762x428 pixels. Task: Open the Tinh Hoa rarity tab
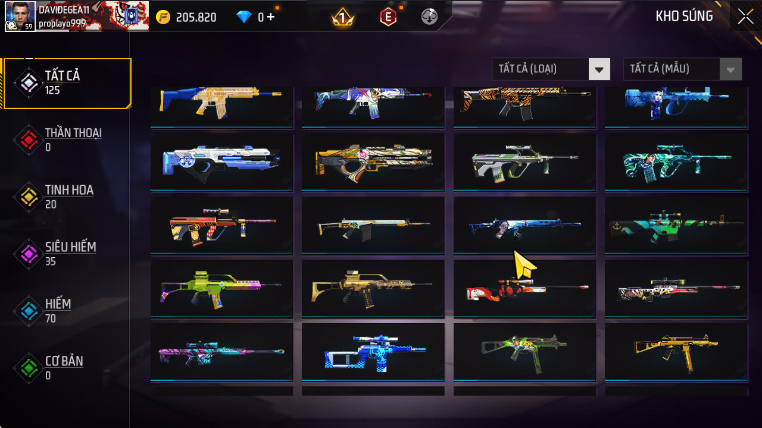point(67,196)
